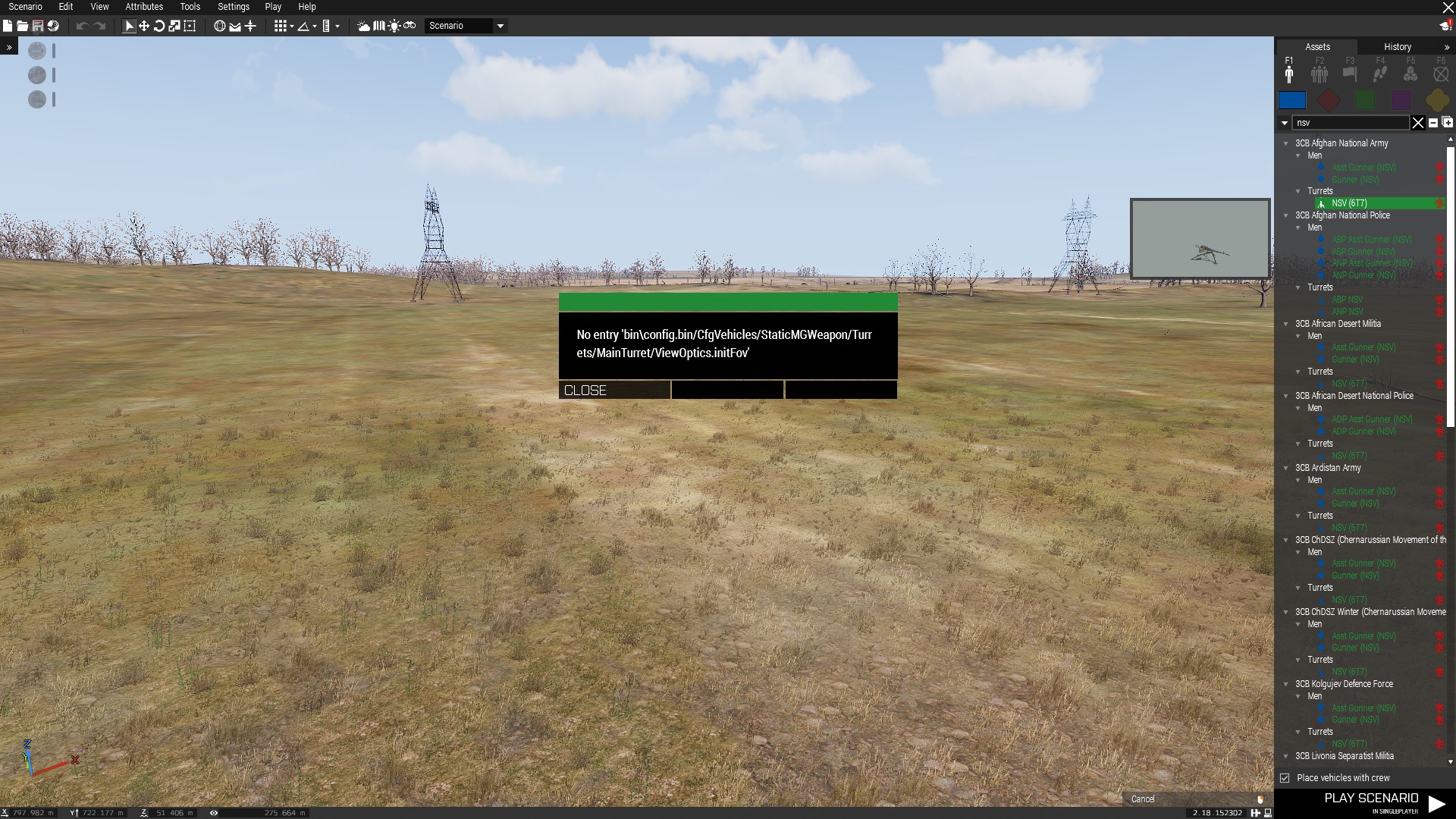Open the Settings menu
The height and width of the screenshot is (819, 1456).
click(x=233, y=7)
